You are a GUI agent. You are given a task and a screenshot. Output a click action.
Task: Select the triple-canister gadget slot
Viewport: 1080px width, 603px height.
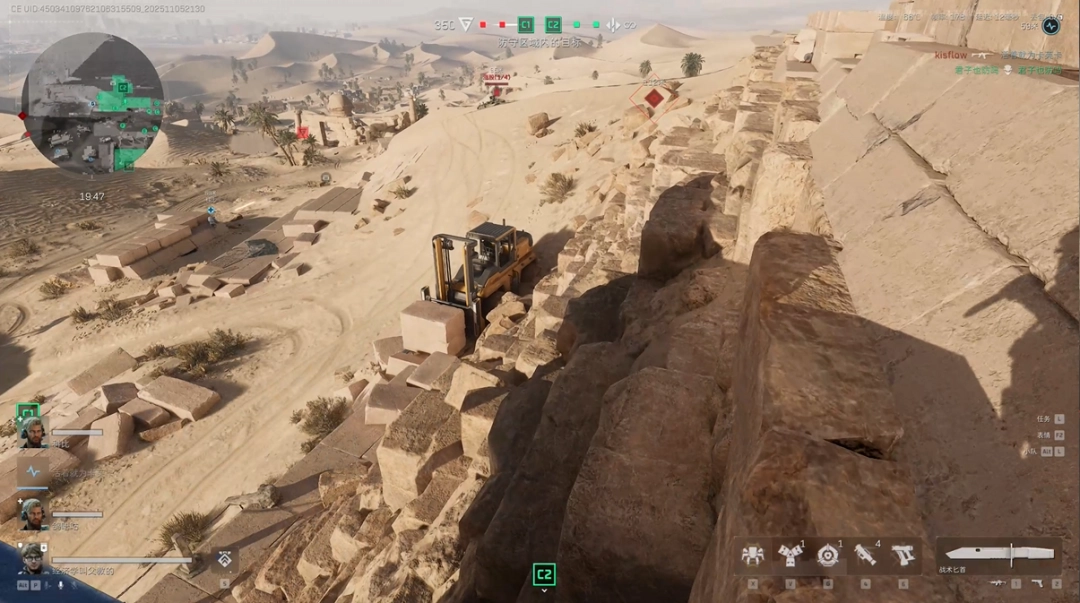pos(790,556)
